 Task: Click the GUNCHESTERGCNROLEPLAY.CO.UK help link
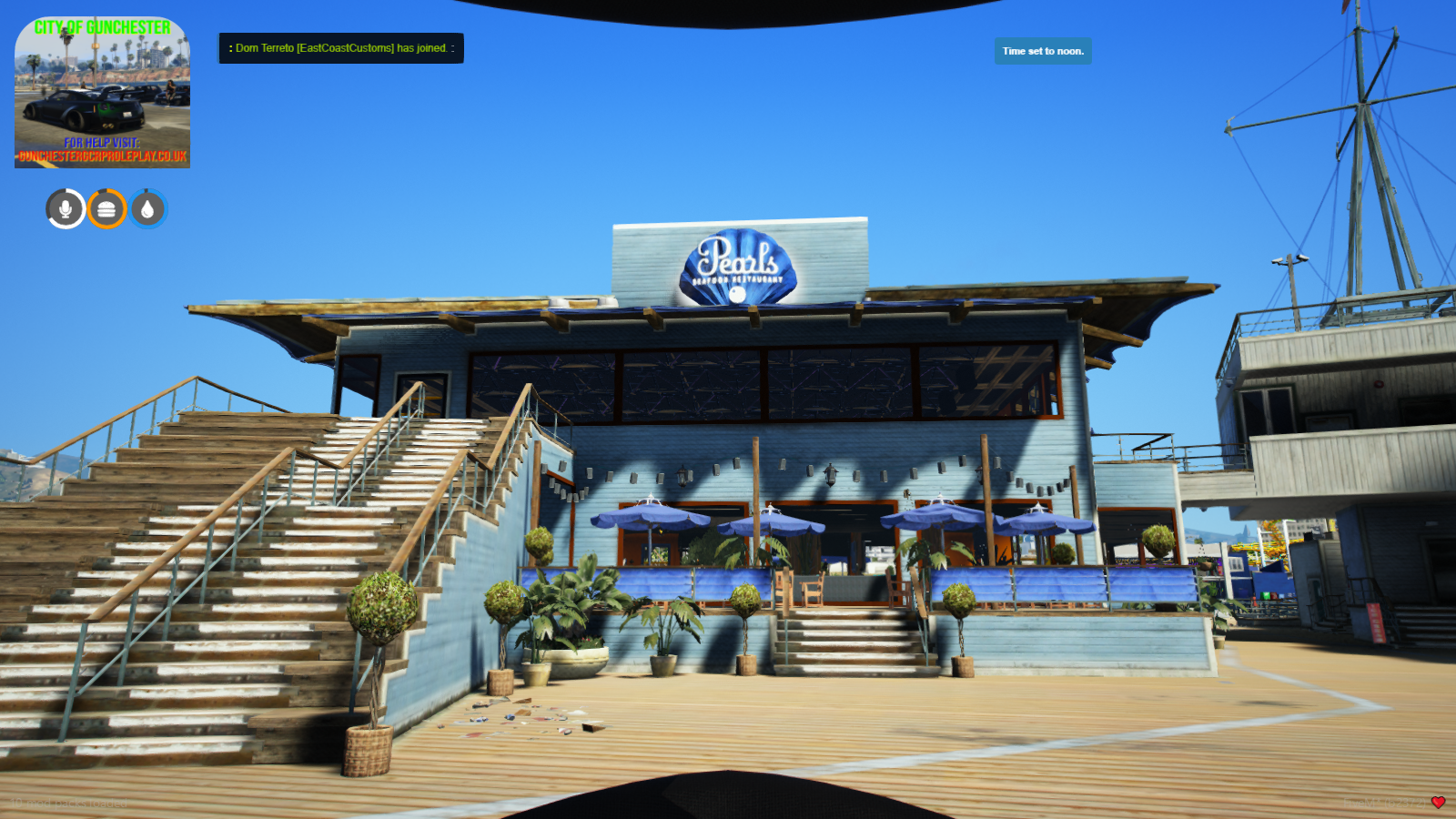[x=102, y=156]
